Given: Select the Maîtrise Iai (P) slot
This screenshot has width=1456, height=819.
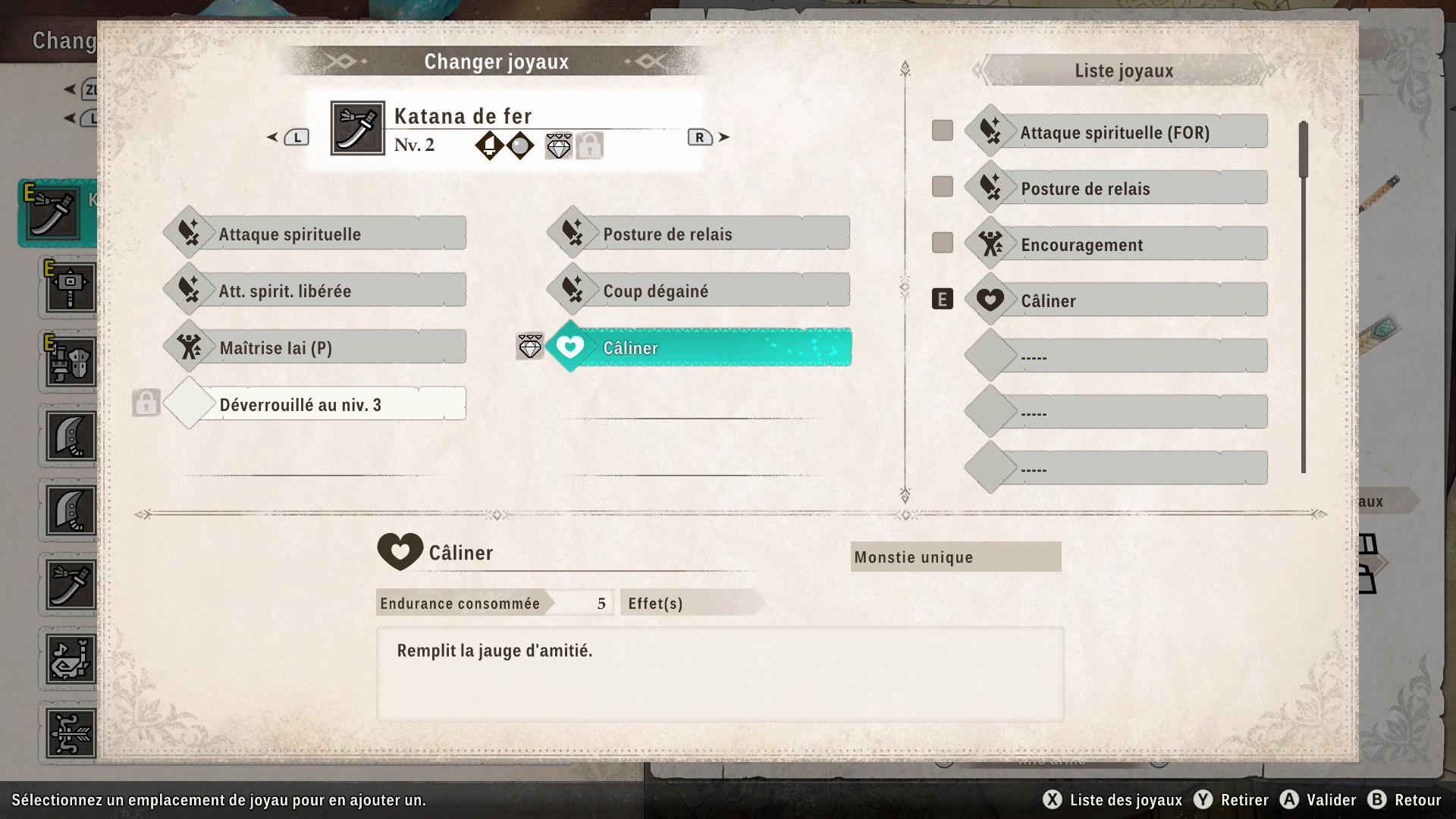Looking at the screenshot, I should (315, 347).
